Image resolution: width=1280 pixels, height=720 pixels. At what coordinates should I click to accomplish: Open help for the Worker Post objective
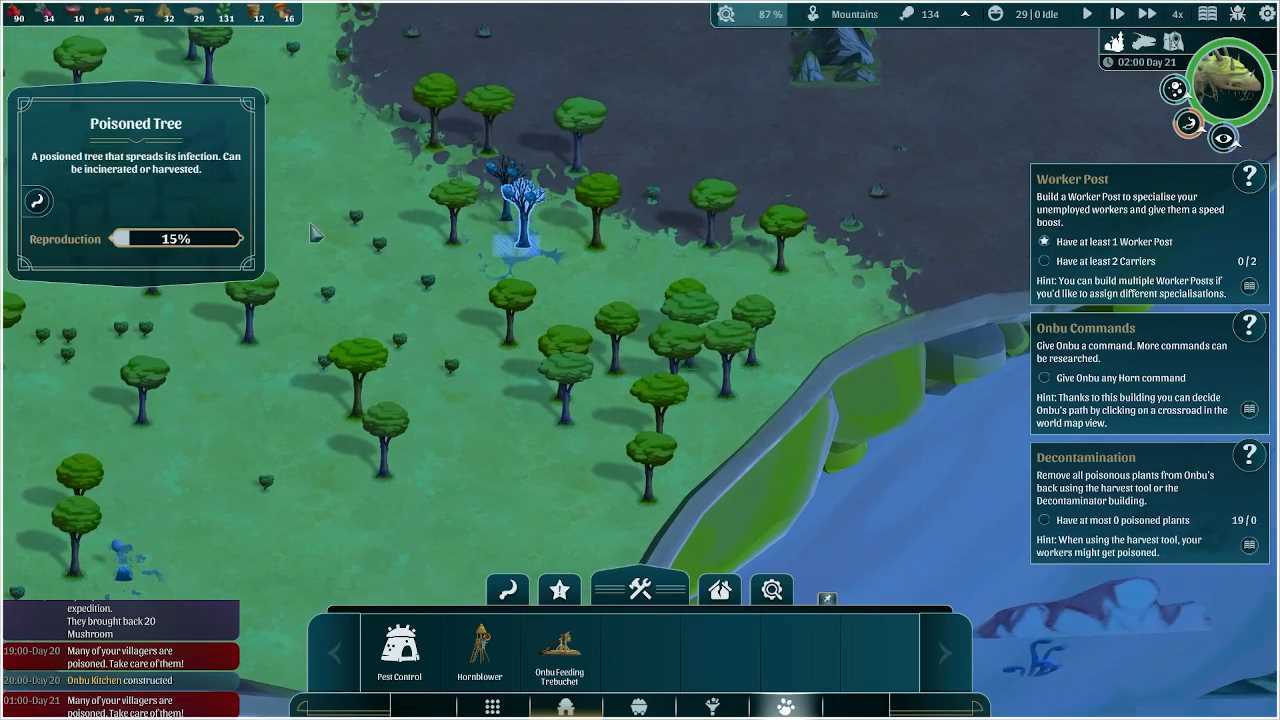click(1249, 177)
